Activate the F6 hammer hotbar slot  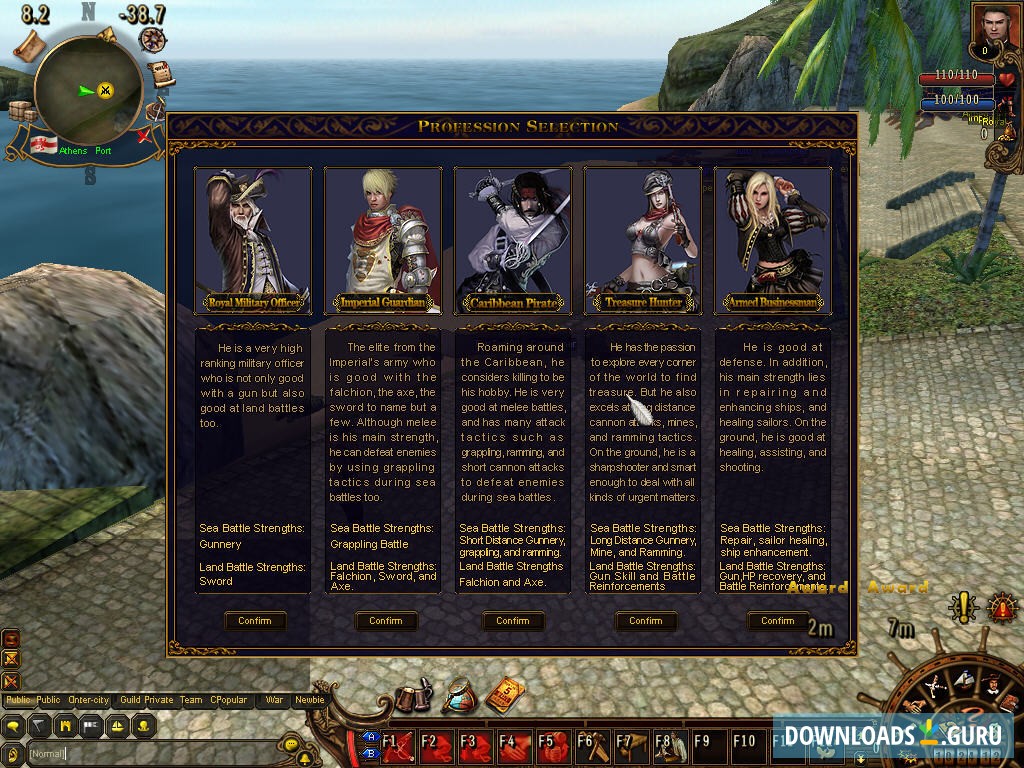pyautogui.click(x=592, y=746)
